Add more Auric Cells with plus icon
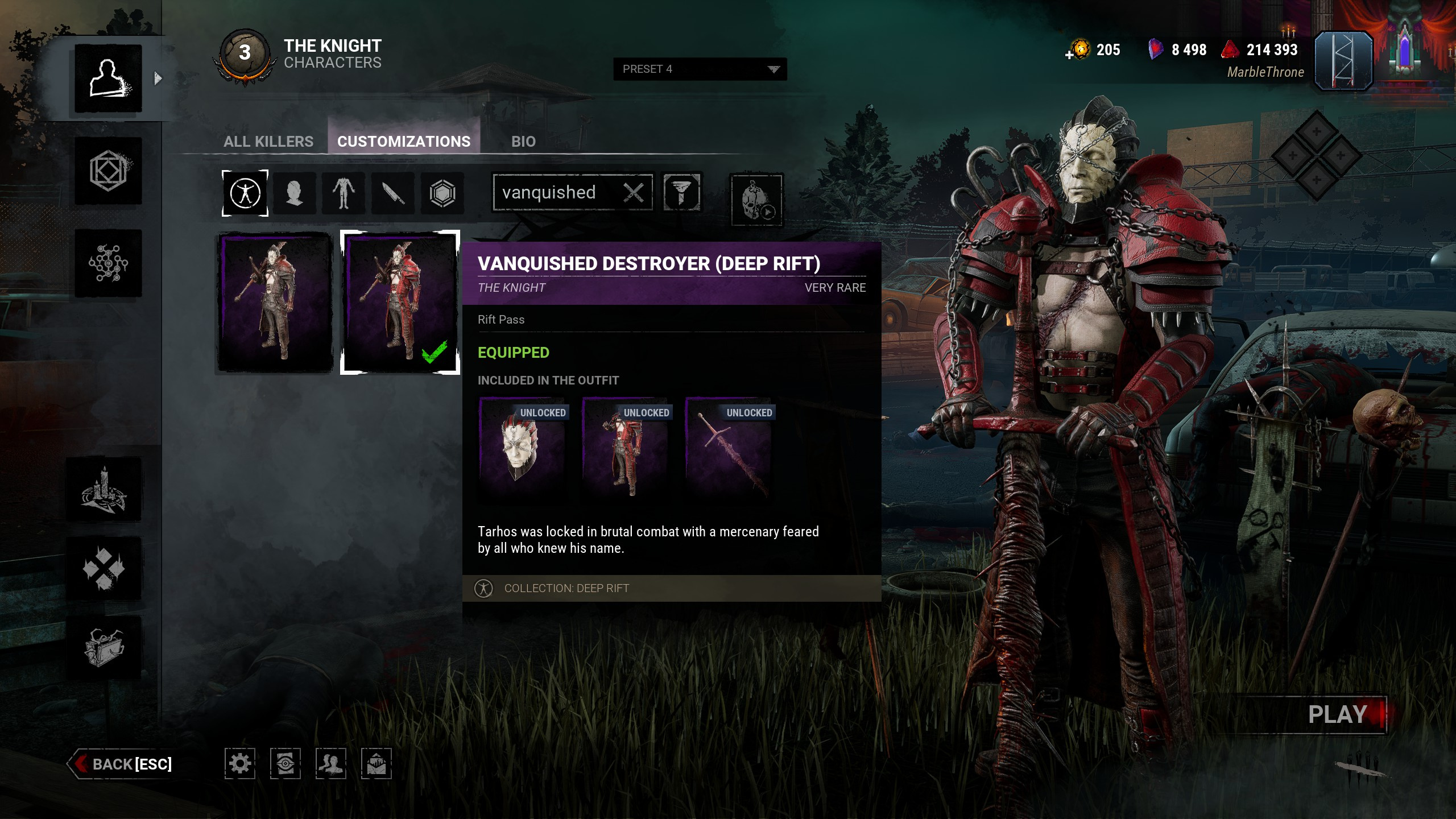This screenshot has width=1456, height=819. click(x=1069, y=55)
